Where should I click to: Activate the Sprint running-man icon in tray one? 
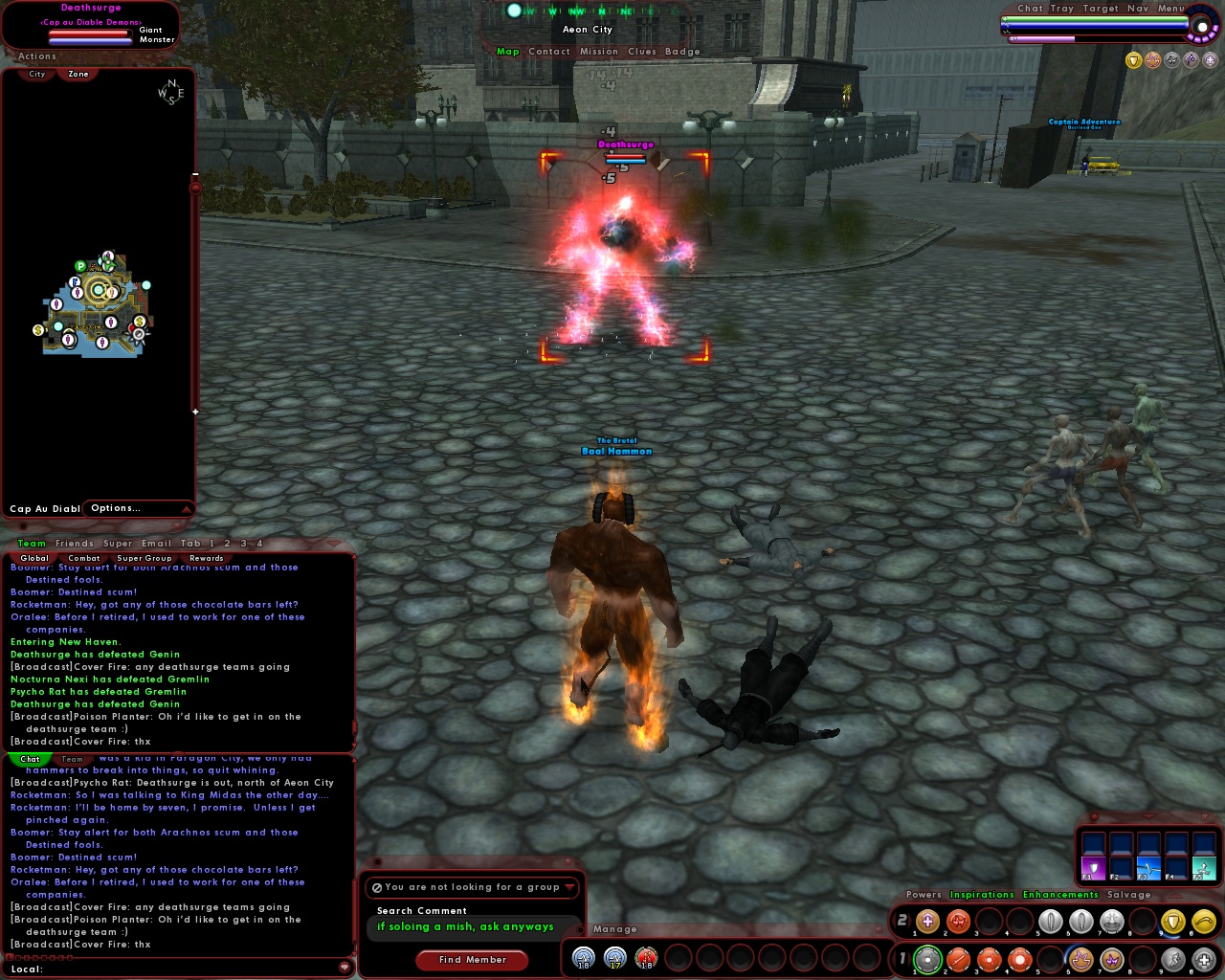pos(1172,959)
